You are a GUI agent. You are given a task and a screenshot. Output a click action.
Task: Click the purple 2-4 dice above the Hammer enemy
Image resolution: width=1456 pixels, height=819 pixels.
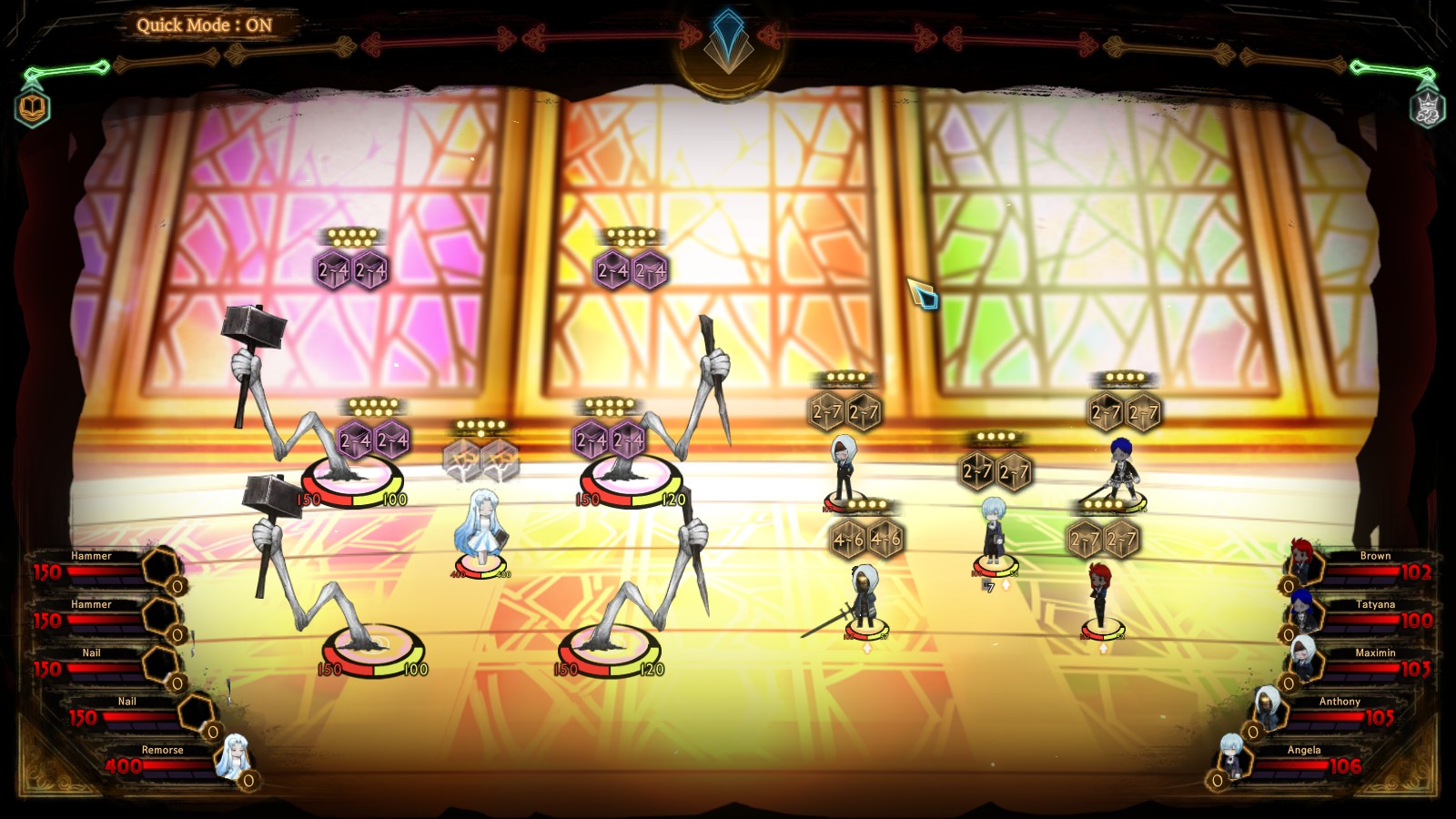pos(355,442)
